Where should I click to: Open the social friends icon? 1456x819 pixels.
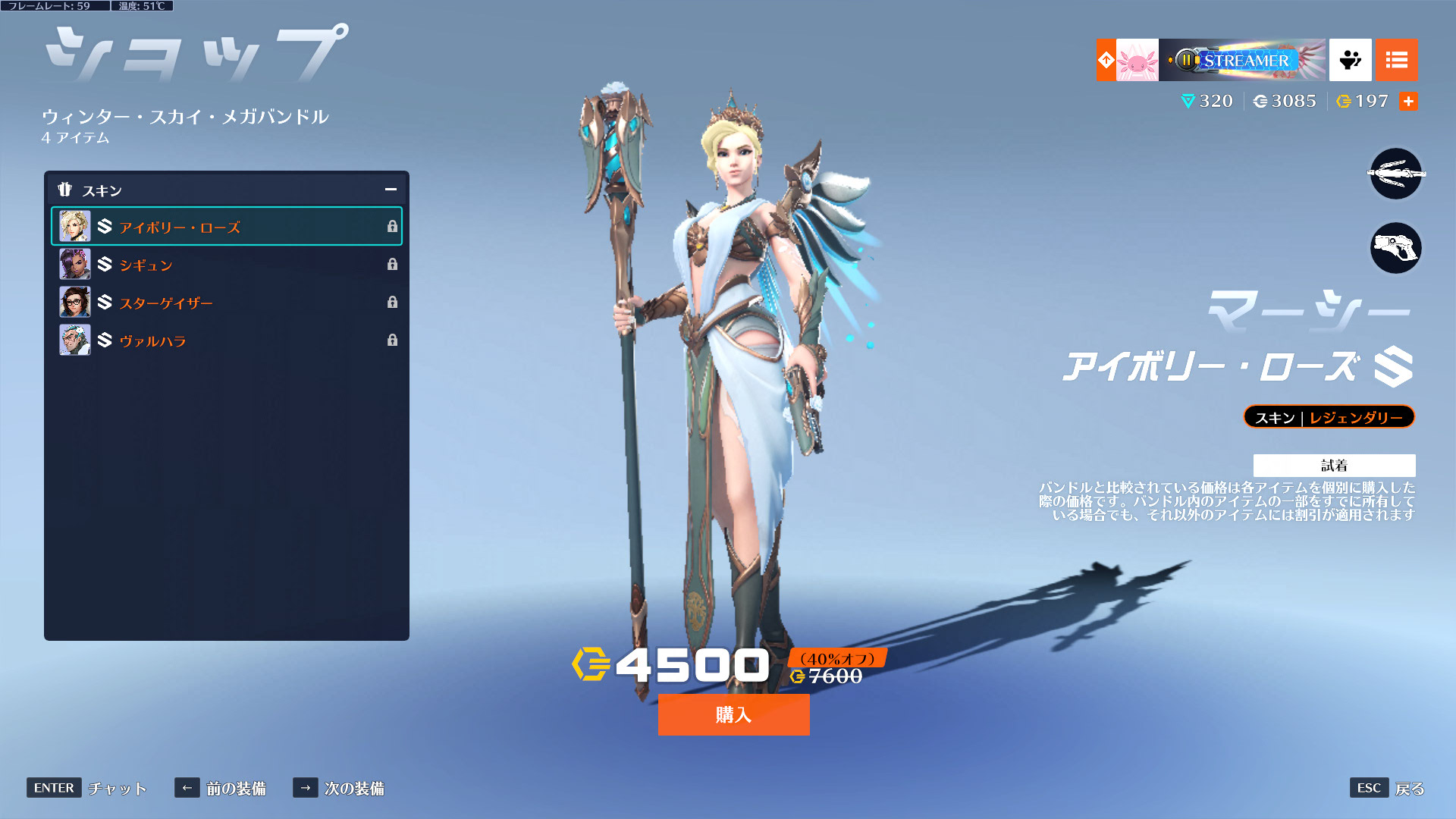(1350, 60)
